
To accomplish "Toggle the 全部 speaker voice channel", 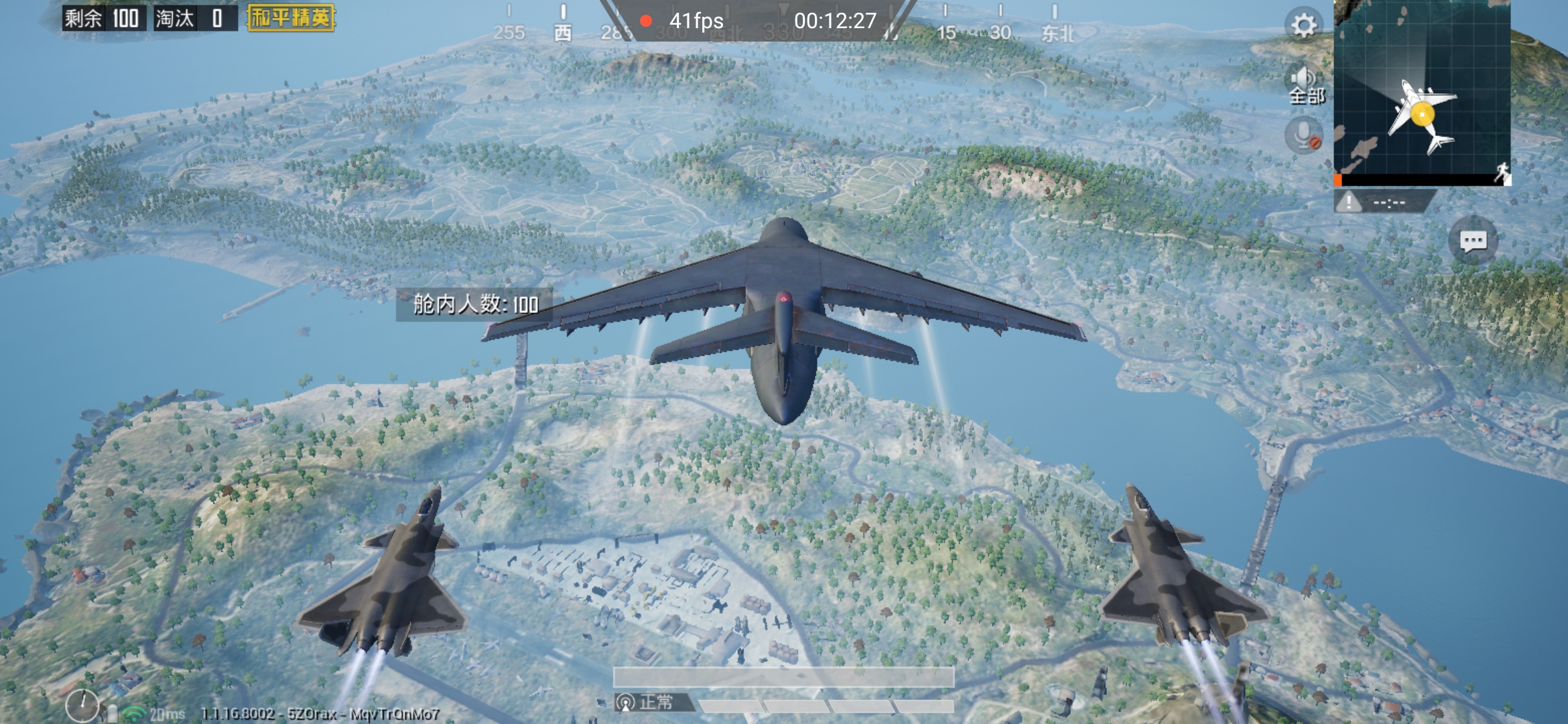I will (1306, 85).
